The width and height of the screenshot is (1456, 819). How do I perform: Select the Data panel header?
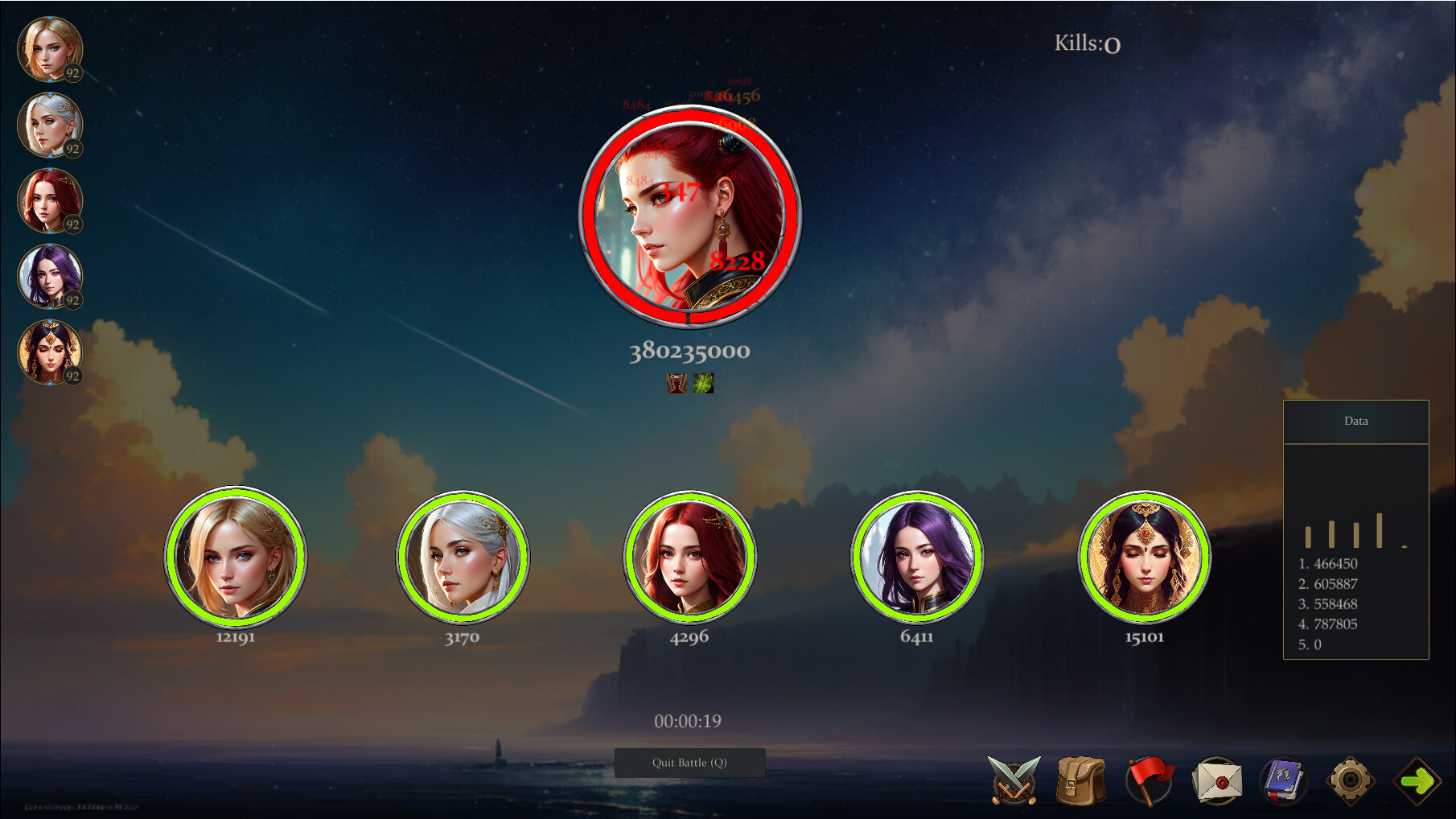(x=1356, y=421)
